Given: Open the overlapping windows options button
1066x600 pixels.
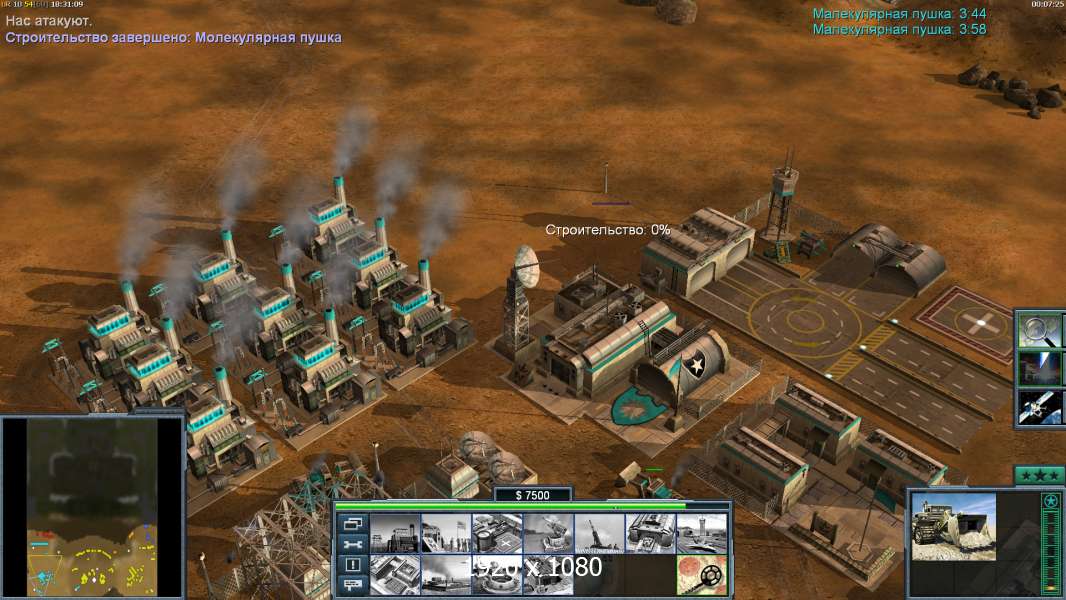Looking at the screenshot, I should (352, 523).
